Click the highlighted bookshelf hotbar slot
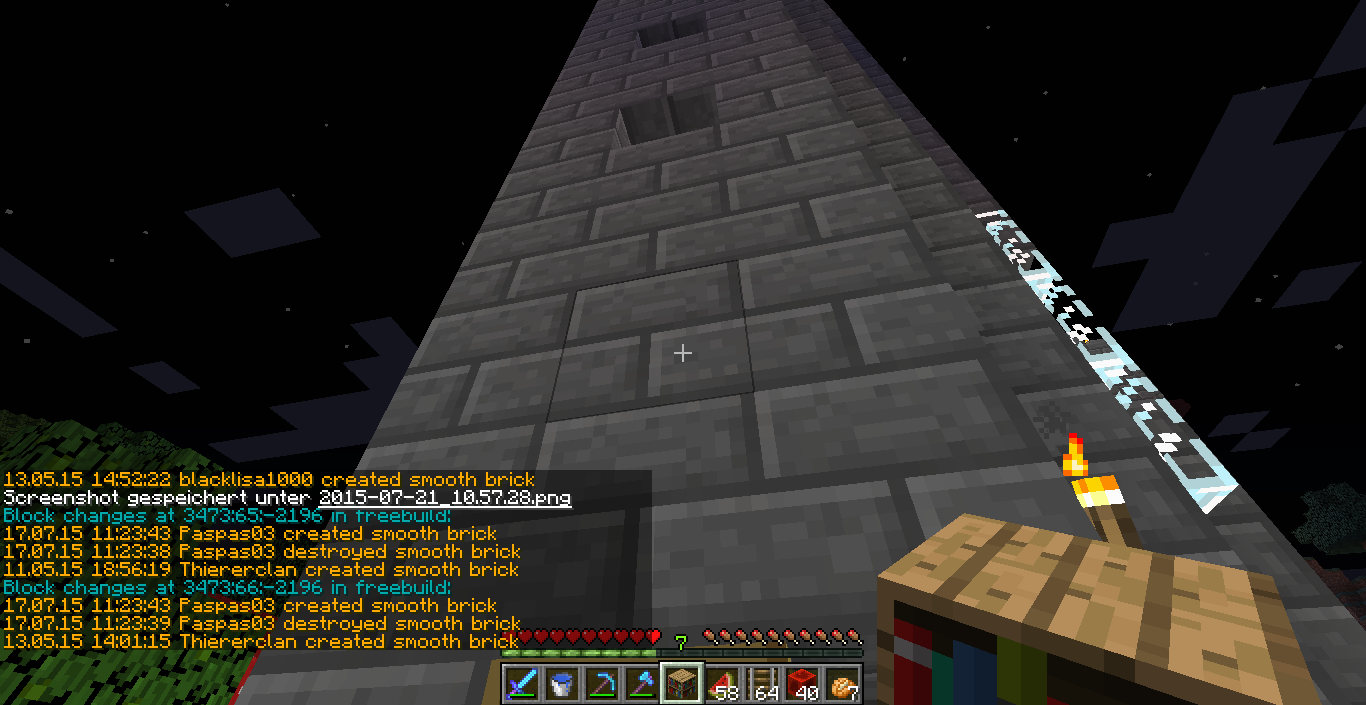This screenshot has width=1366, height=705. (681, 684)
